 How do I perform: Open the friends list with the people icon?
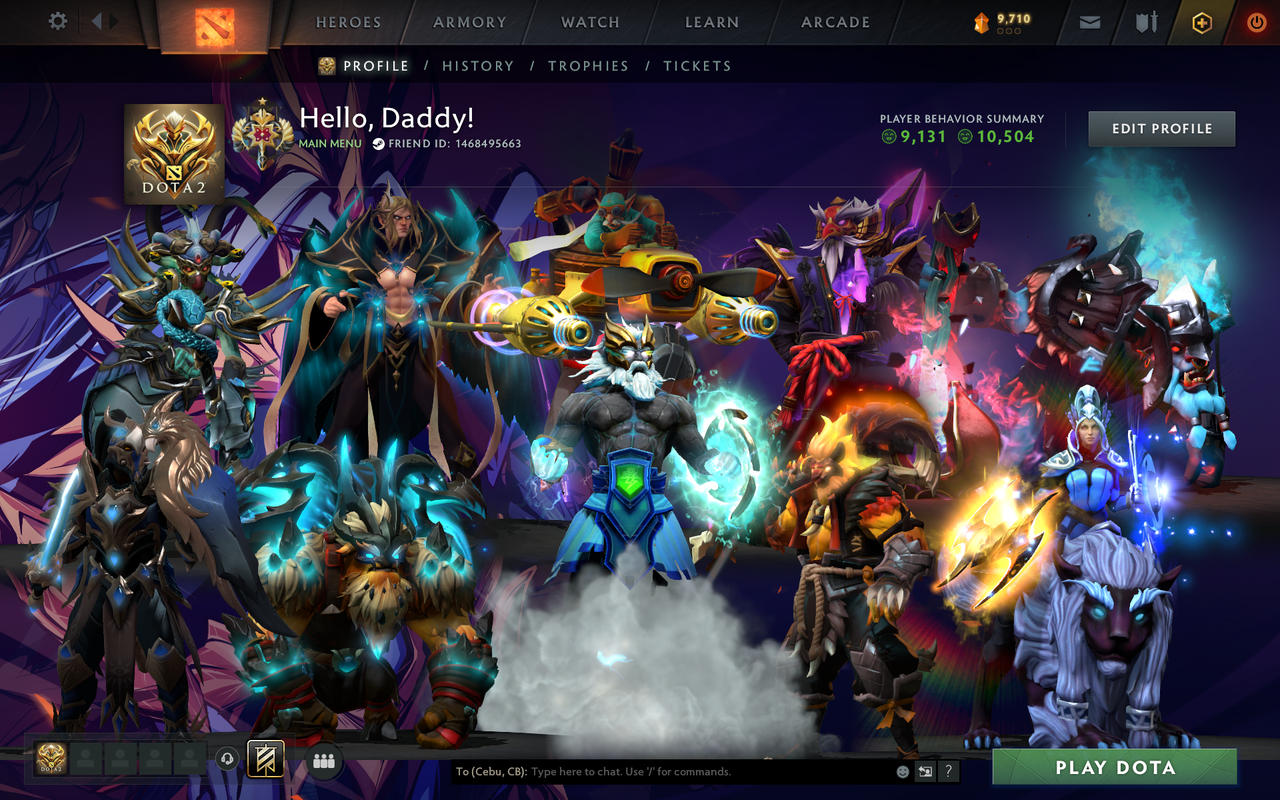pos(322,761)
